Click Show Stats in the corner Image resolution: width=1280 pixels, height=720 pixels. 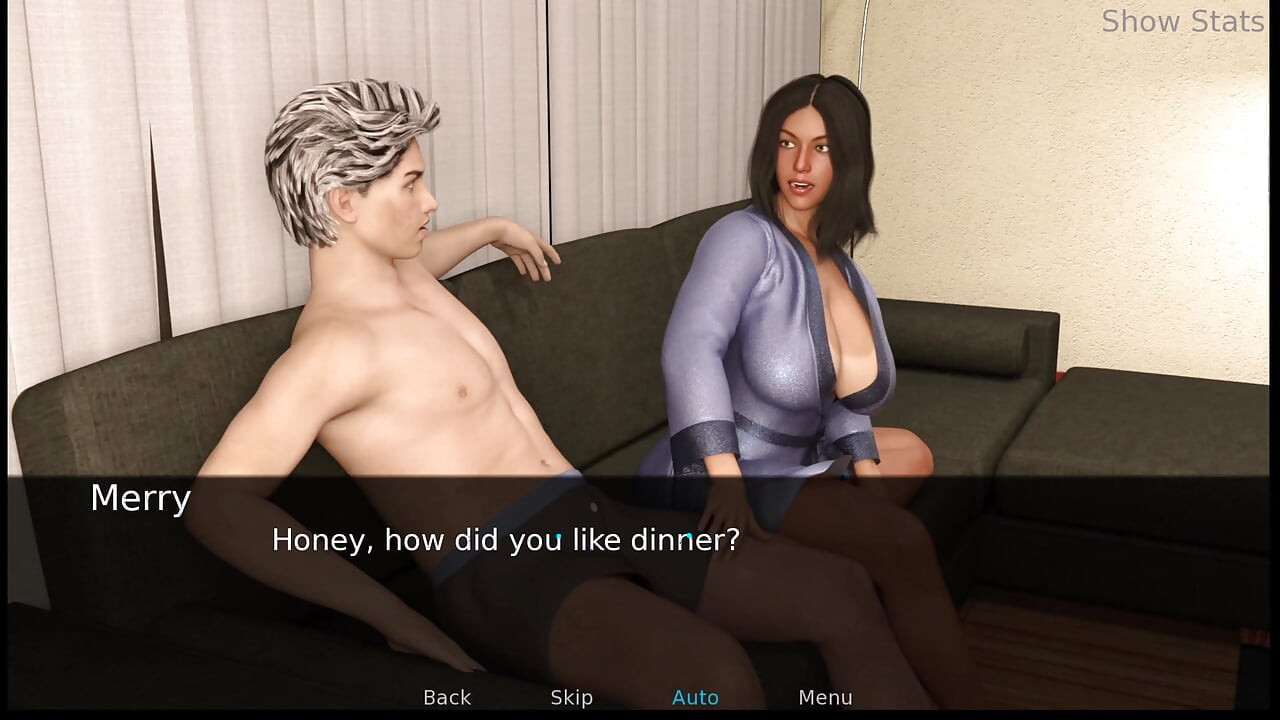(x=1182, y=21)
